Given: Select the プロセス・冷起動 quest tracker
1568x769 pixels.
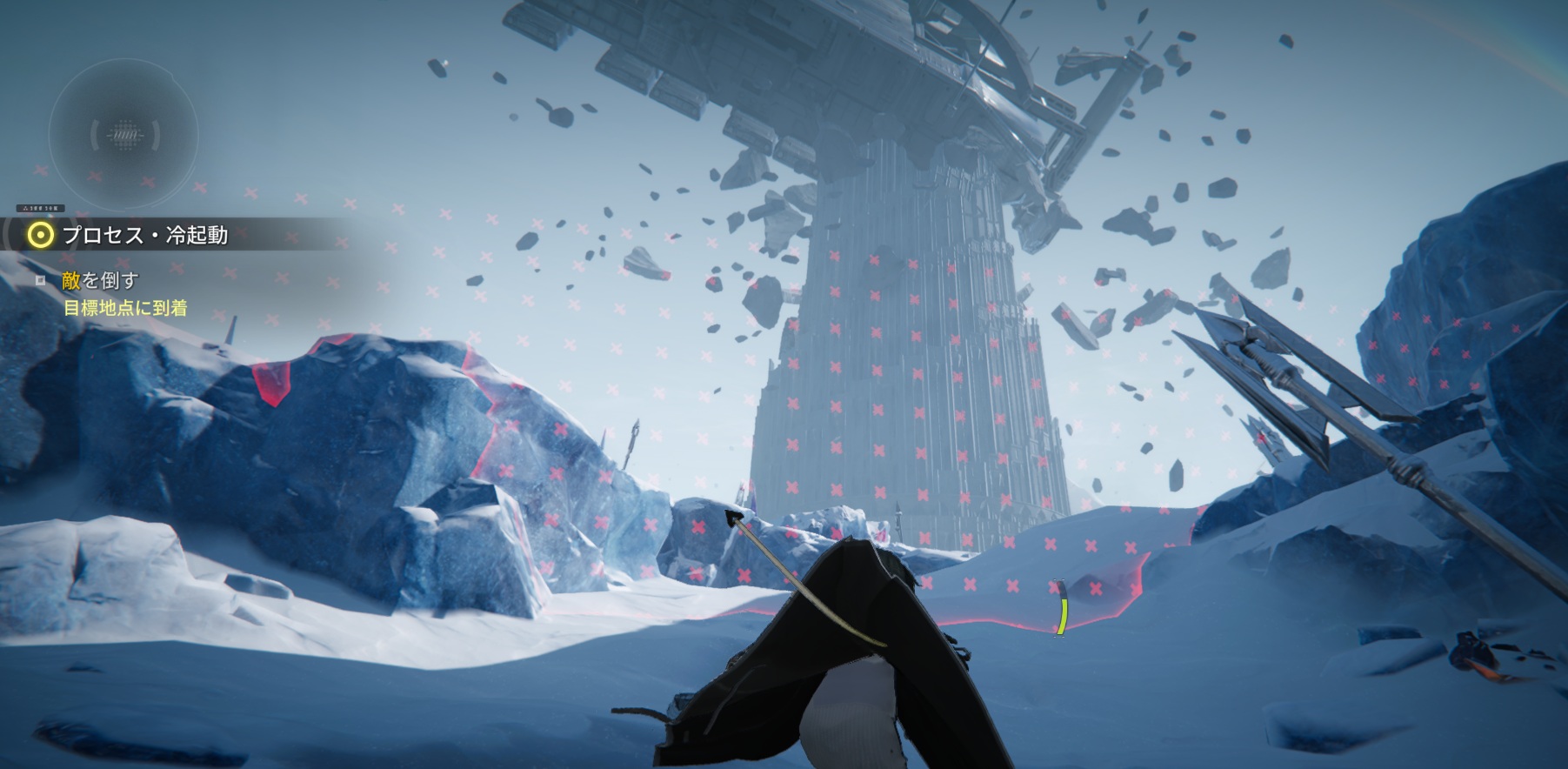Looking at the screenshot, I should pyautogui.click(x=144, y=235).
